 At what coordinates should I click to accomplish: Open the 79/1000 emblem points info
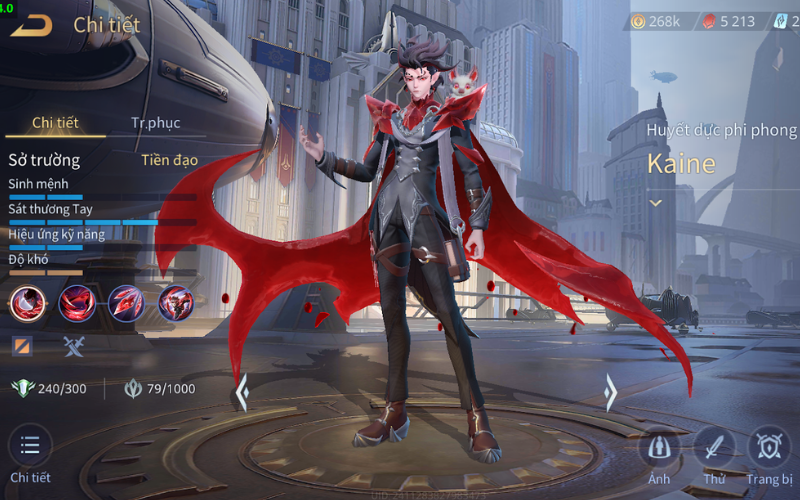point(160,389)
